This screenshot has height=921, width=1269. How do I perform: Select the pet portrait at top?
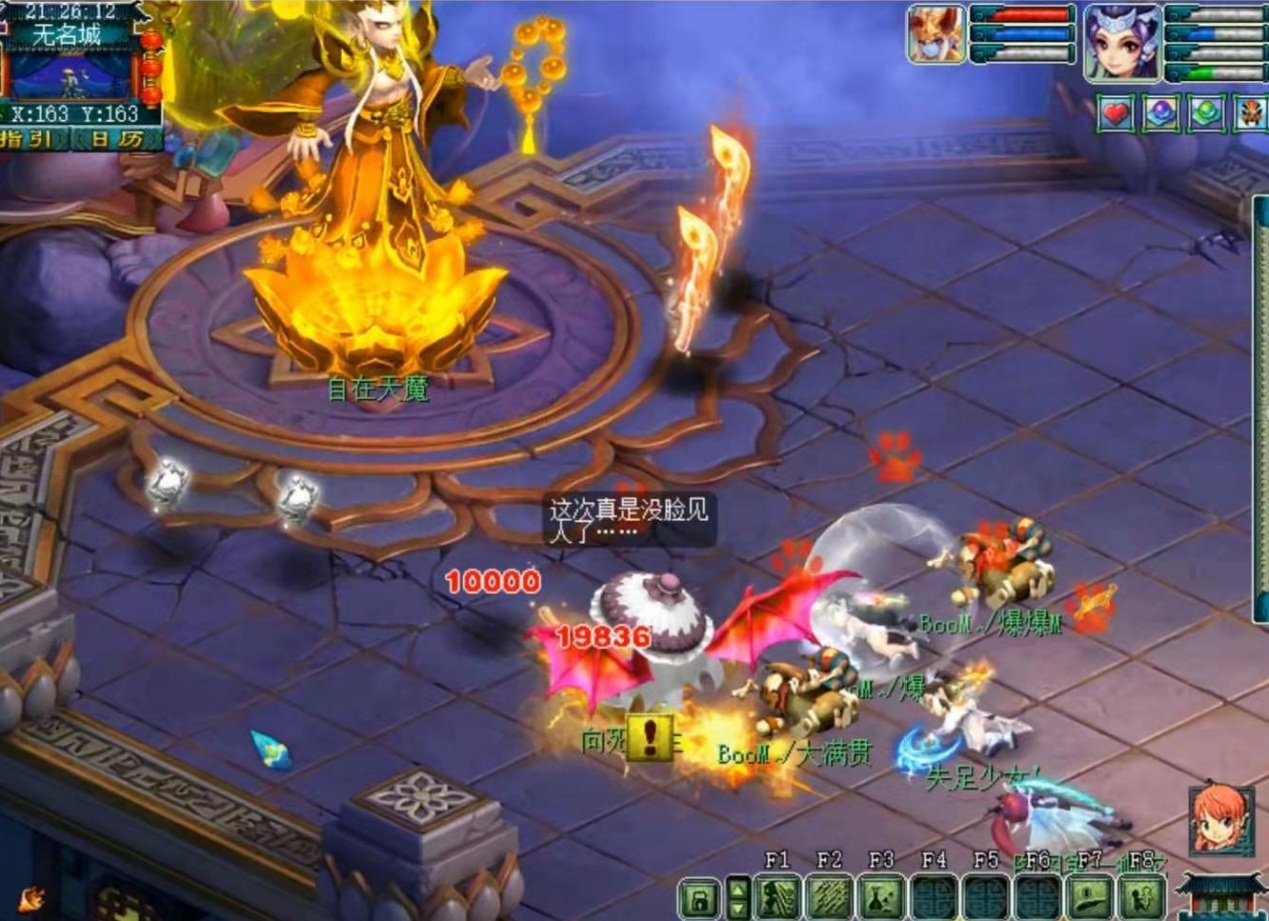click(936, 34)
